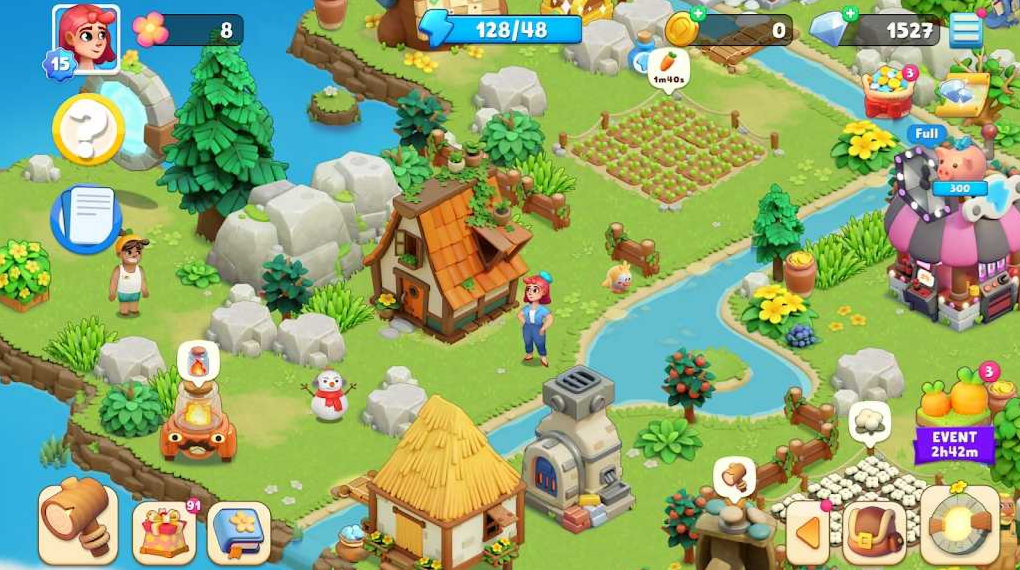
Task: Activate the glowing stone ring button
Action: click(958, 525)
